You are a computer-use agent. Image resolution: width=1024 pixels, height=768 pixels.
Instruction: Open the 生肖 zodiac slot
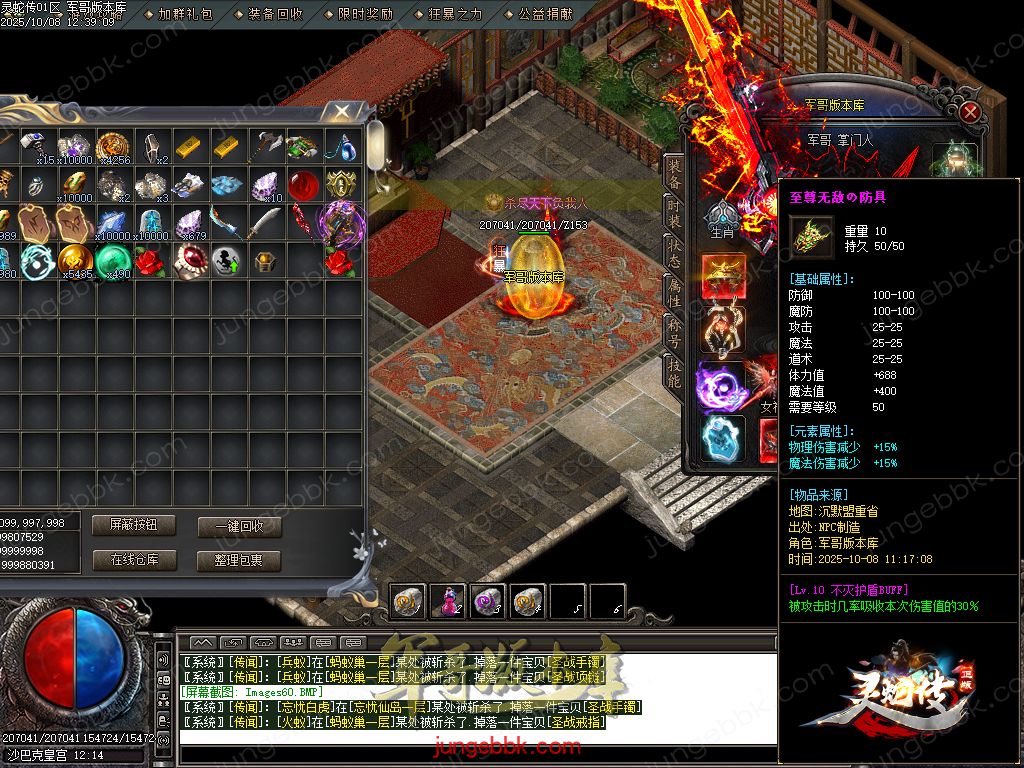pyautogui.click(x=721, y=220)
